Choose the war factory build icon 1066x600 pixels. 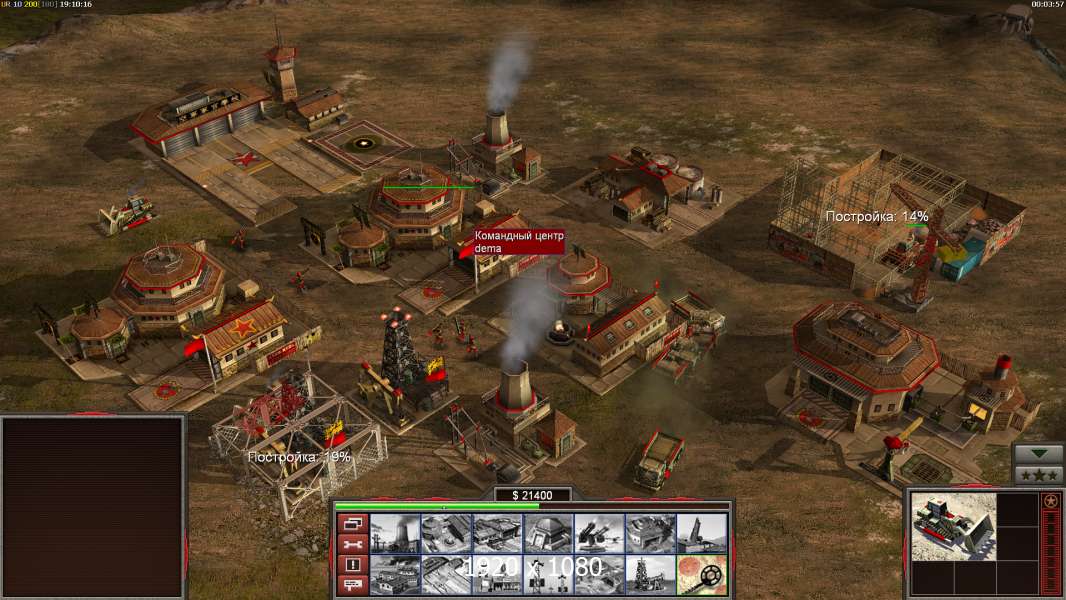650,533
